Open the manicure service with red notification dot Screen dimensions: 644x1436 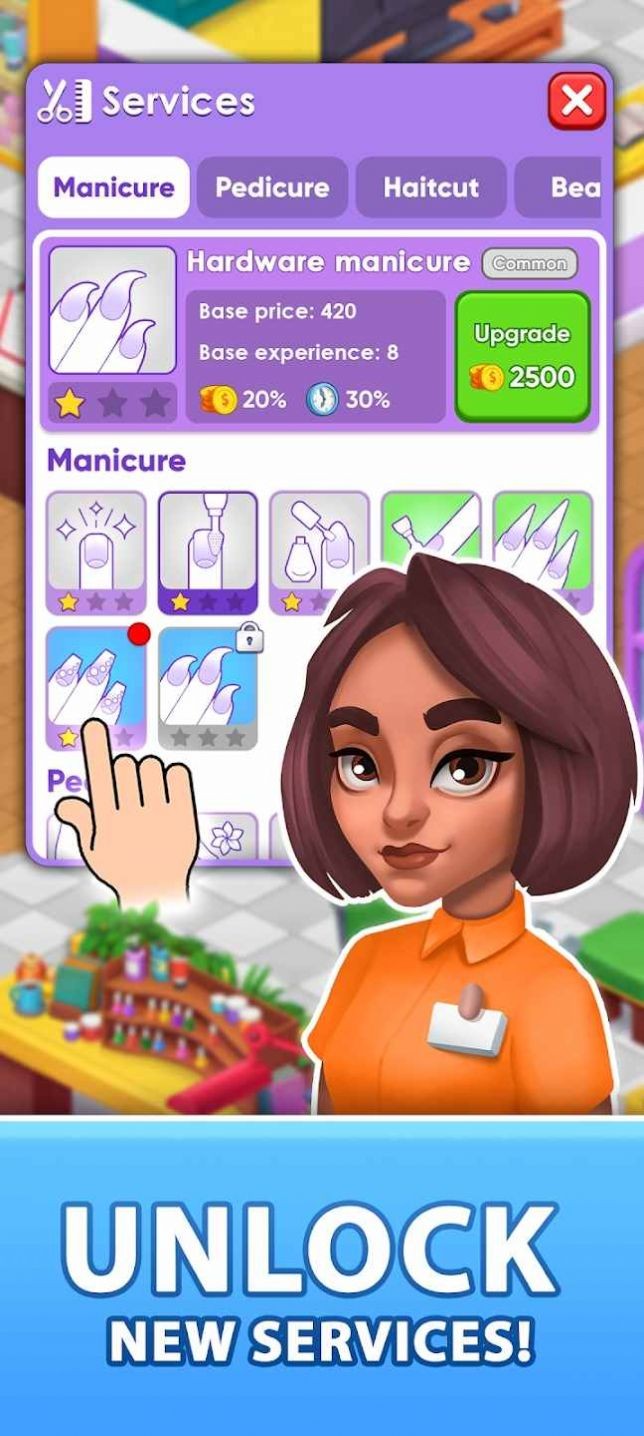pos(96,680)
